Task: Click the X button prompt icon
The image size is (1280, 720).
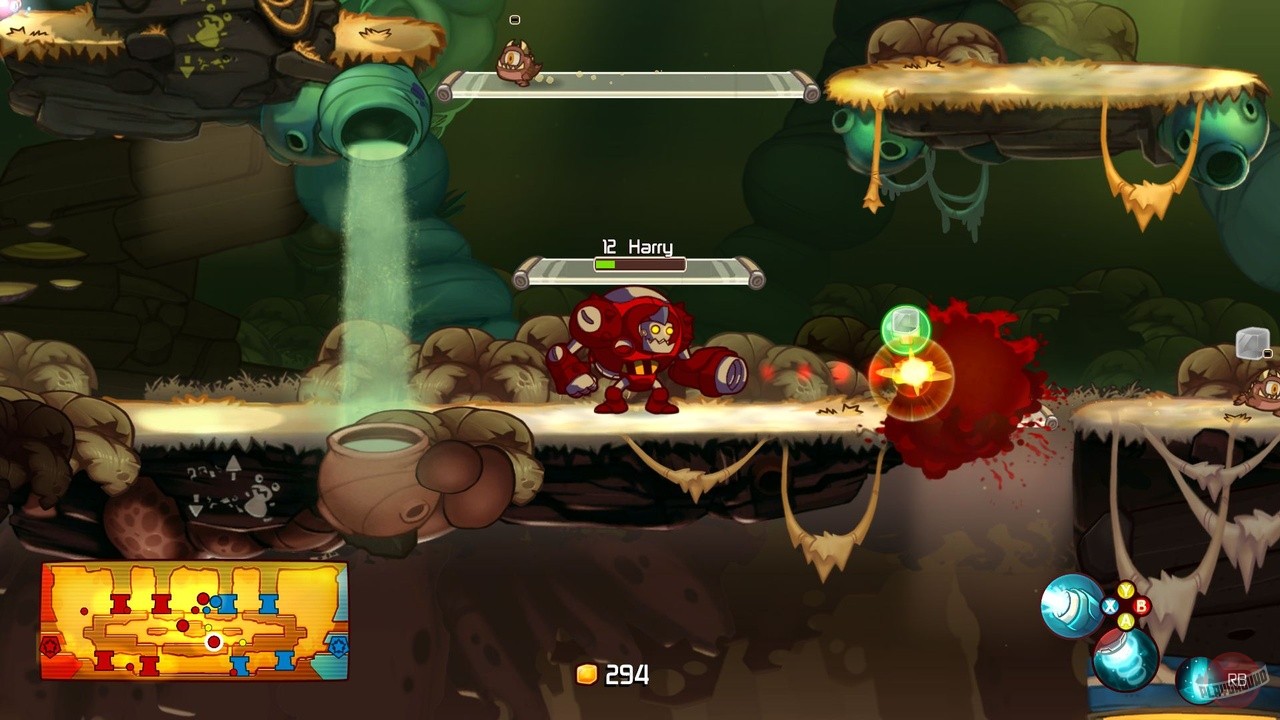Action: [1110, 606]
